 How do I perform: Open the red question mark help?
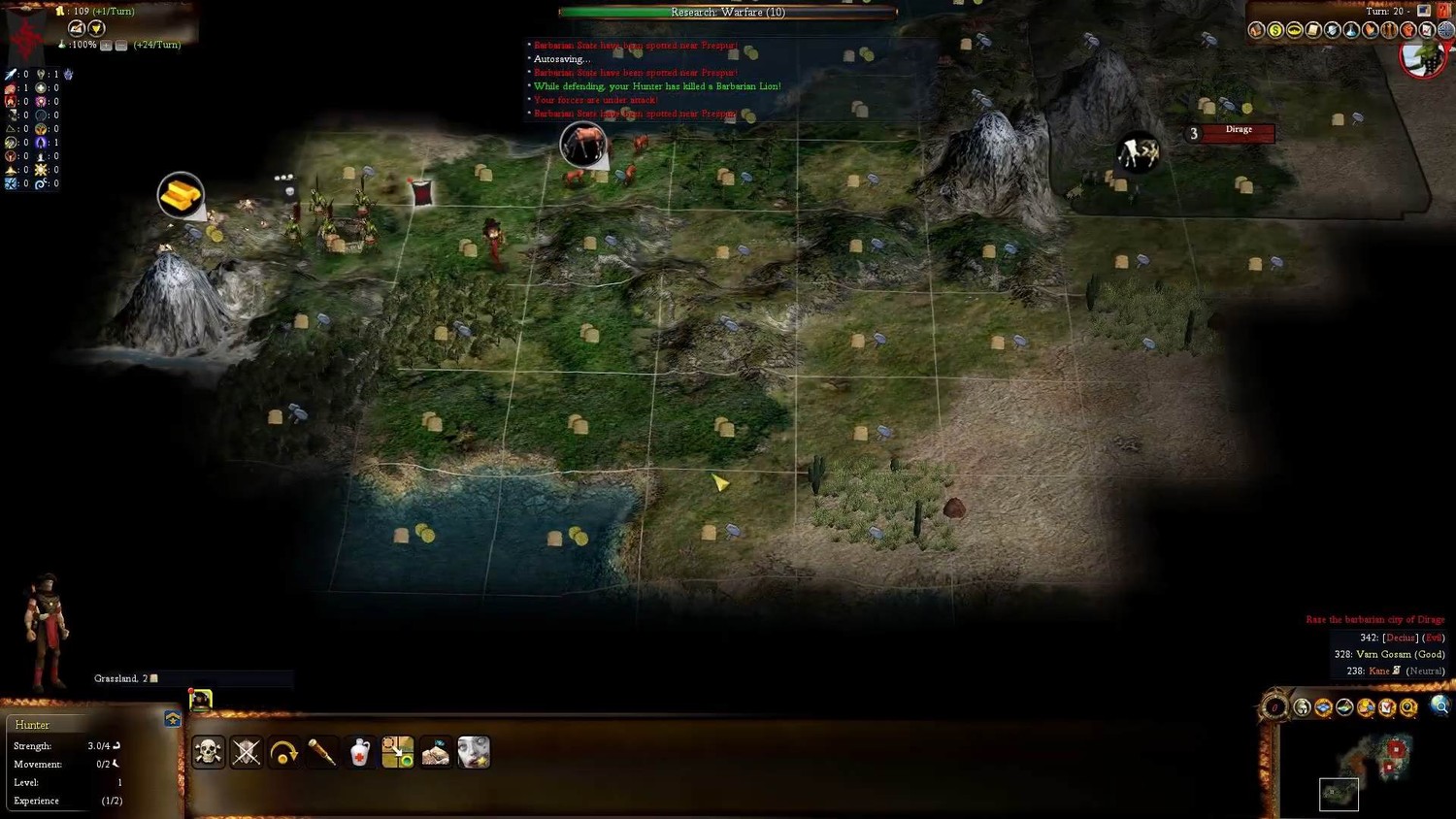click(1443, 11)
